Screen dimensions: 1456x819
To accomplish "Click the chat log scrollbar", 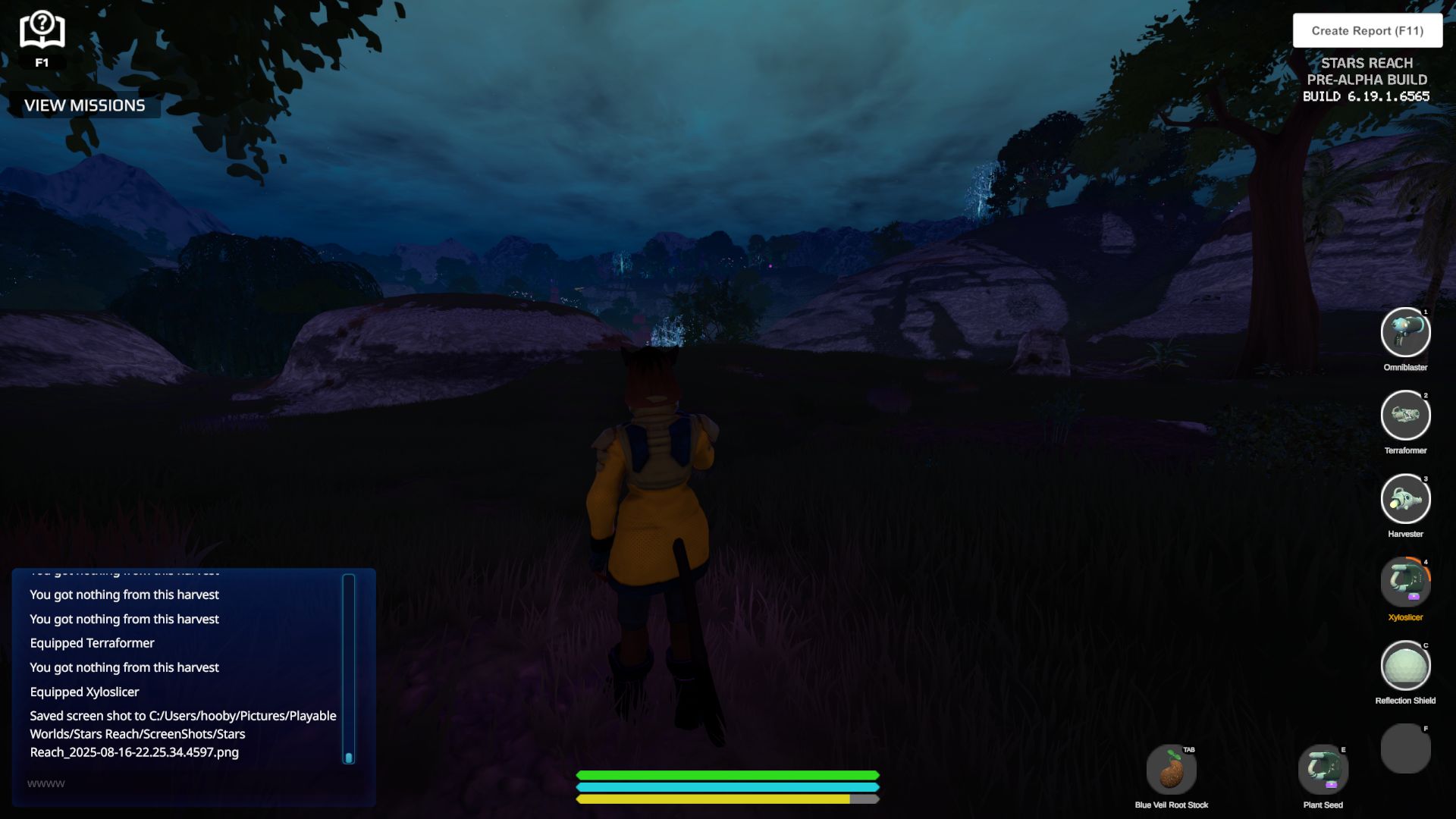I will (349, 667).
